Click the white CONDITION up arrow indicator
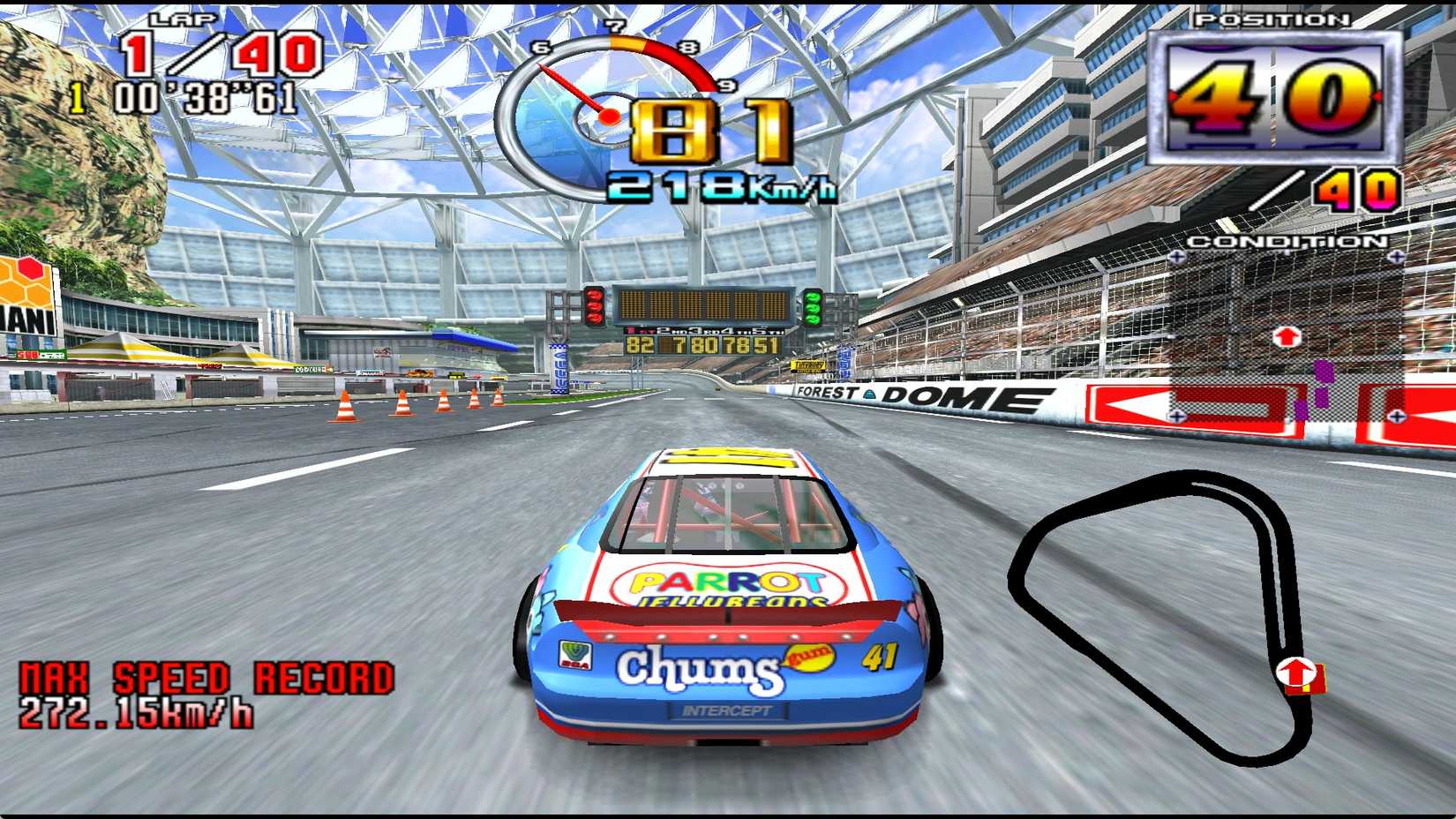This screenshot has width=1456, height=819. point(1287,334)
